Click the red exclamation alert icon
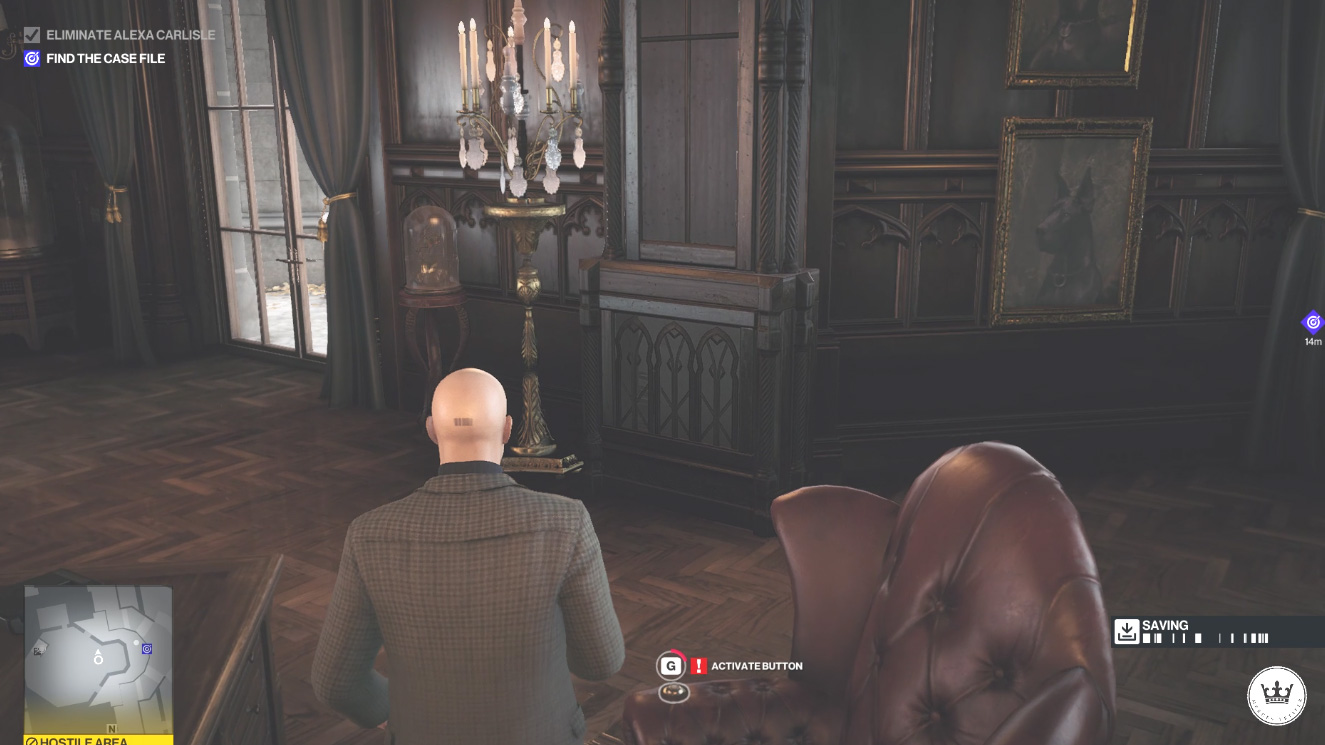Viewport: 1325px width, 745px height. (x=697, y=665)
